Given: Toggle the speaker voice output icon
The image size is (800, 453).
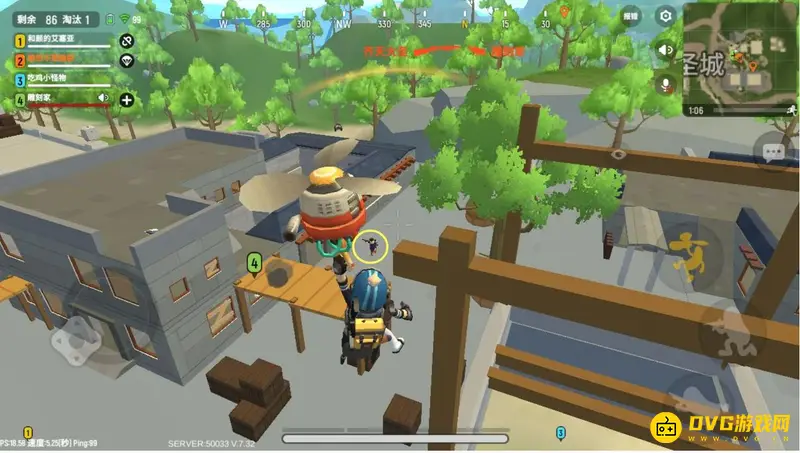Looking at the screenshot, I should tap(664, 49).
